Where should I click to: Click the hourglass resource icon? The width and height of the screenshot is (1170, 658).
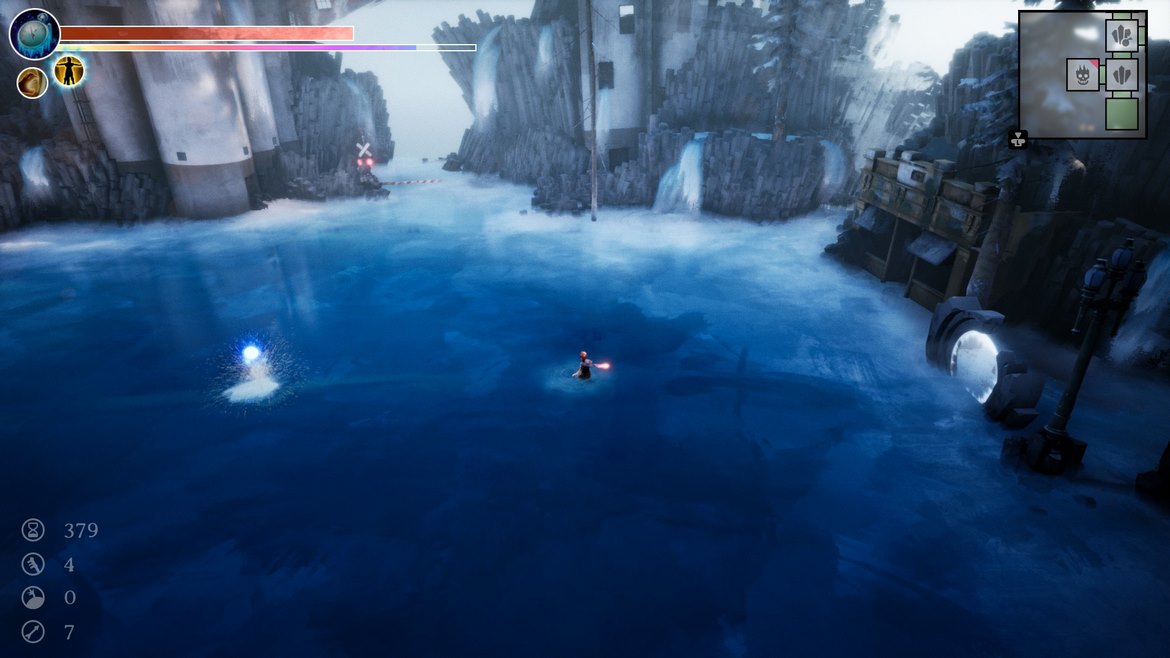33,530
